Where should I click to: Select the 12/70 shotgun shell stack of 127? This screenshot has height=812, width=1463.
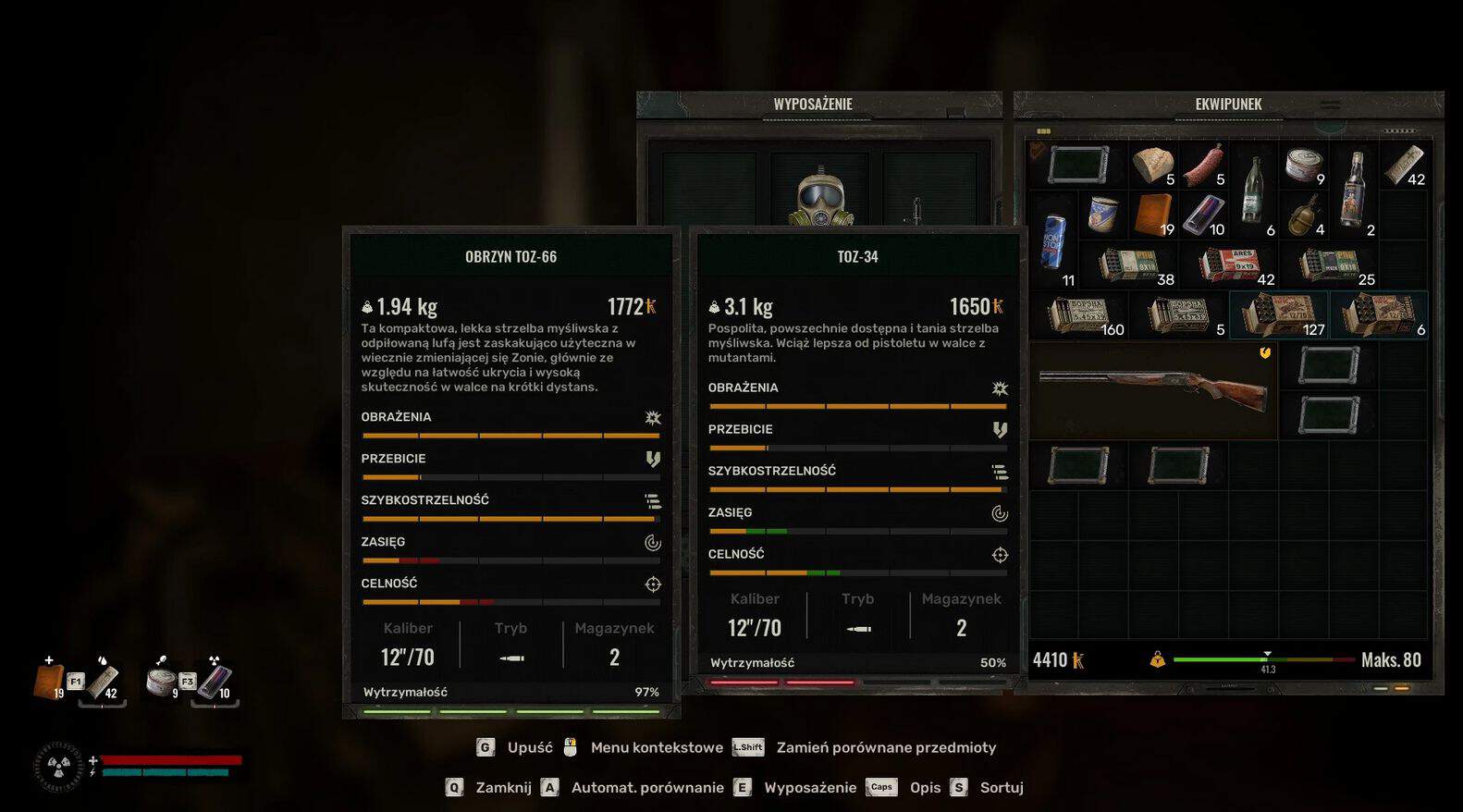click(x=1279, y=315)
